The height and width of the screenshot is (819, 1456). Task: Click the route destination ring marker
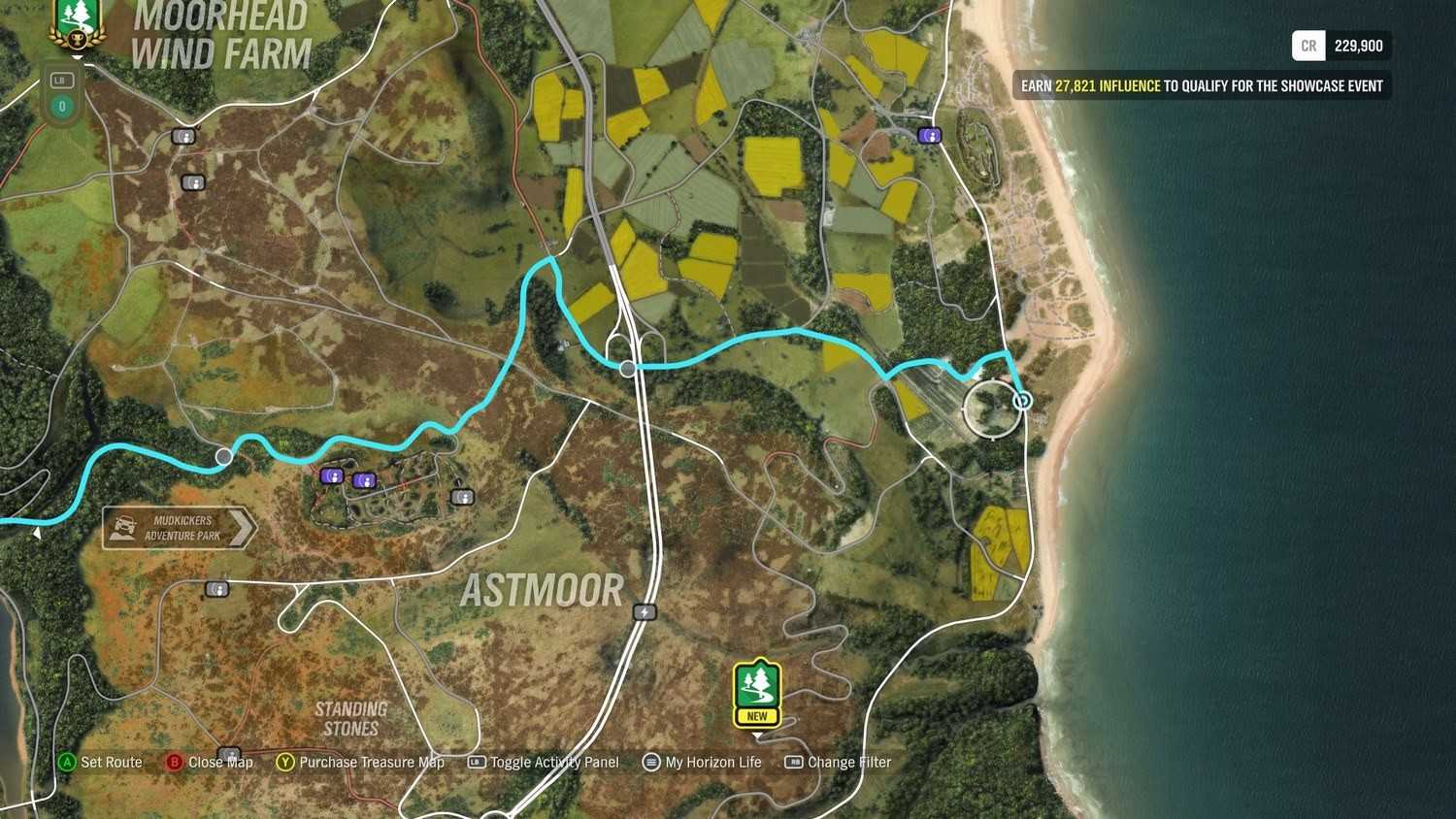(x=1022, y=400)
